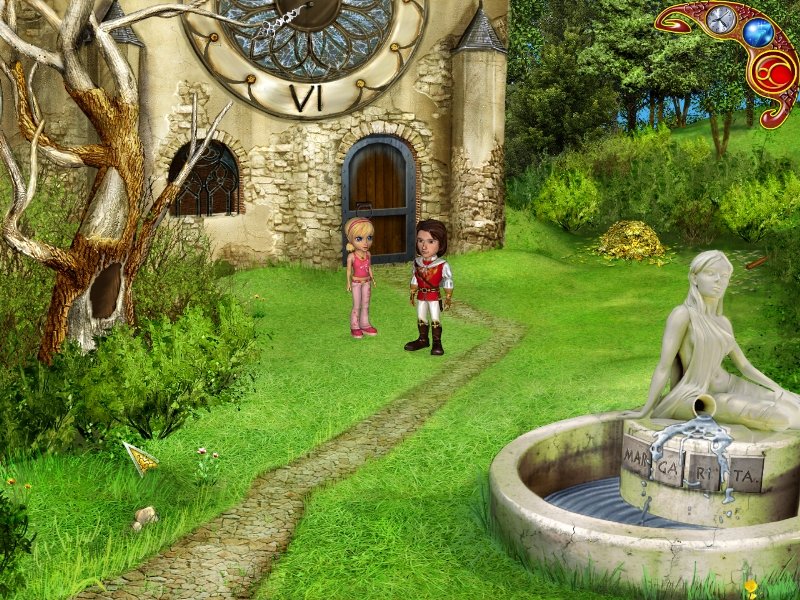Click the silver clock orb icon
800x600 pixels.
(720, 19)
